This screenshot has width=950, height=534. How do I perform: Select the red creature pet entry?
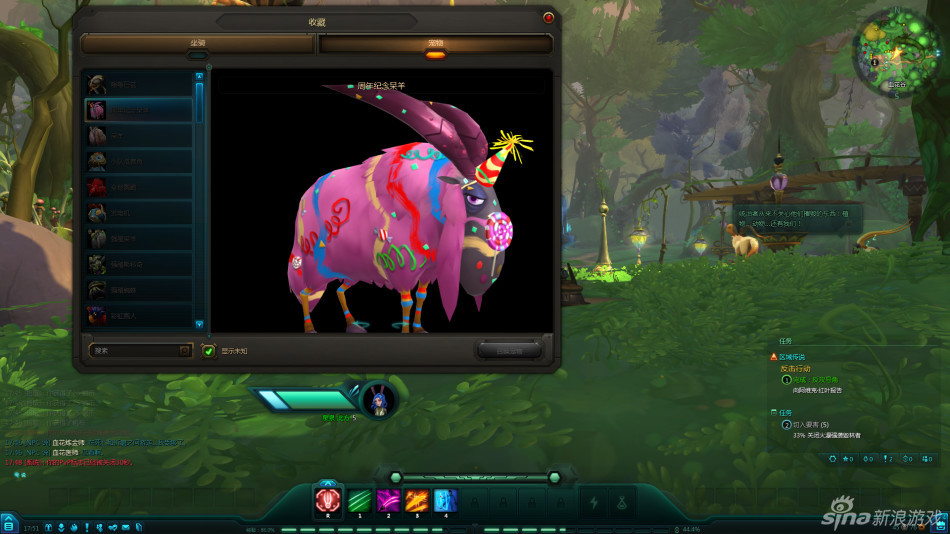coord(138,187)
